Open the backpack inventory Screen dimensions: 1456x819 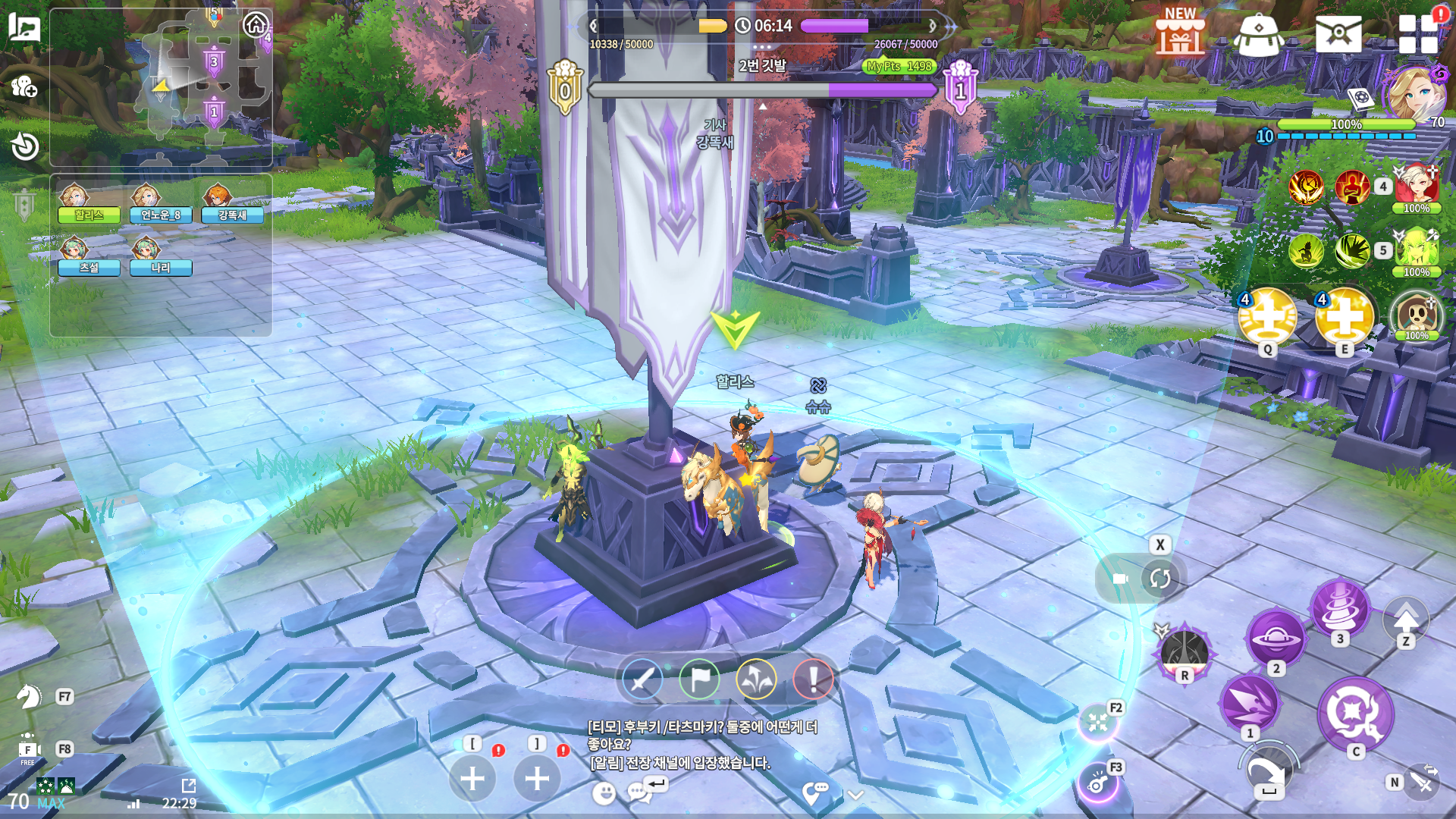(1258, 34)
